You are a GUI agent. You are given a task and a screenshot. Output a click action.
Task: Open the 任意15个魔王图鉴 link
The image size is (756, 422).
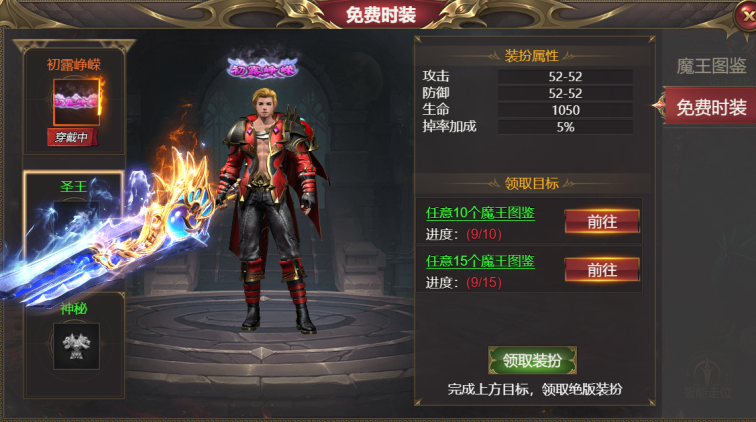[x=480, y=261]
